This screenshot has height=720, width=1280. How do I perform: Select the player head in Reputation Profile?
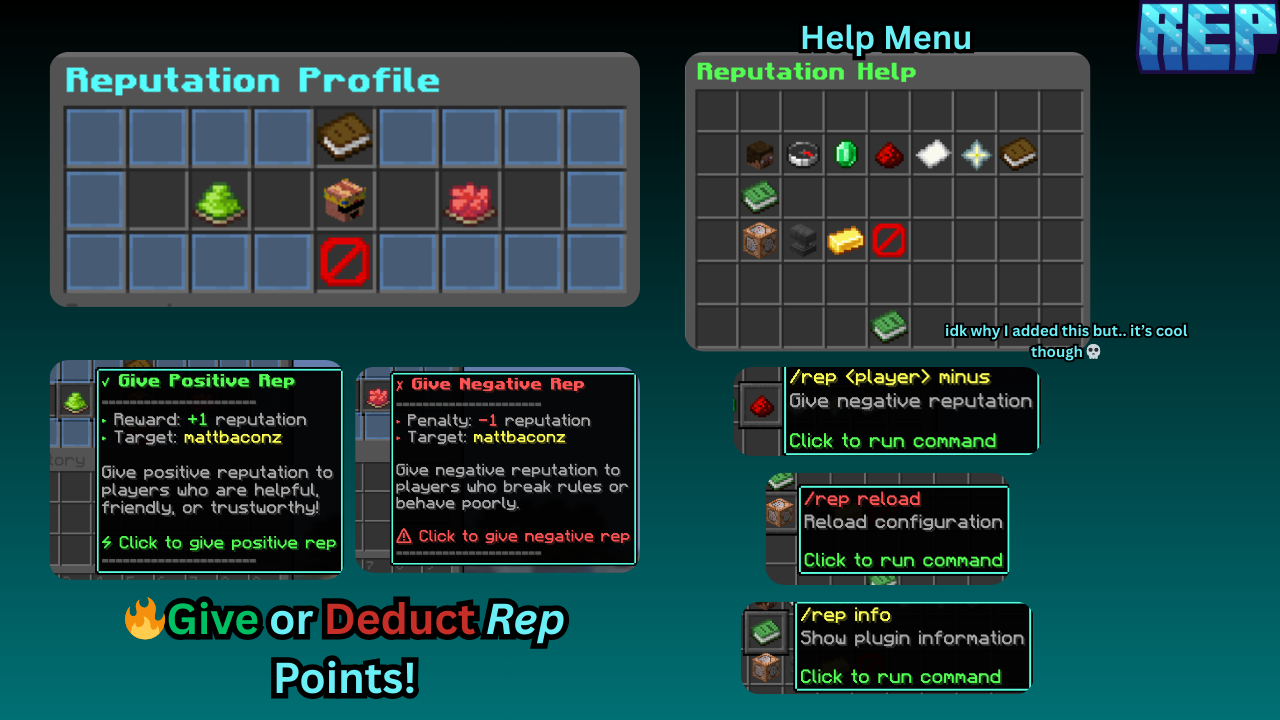click(x=345, y=200)
